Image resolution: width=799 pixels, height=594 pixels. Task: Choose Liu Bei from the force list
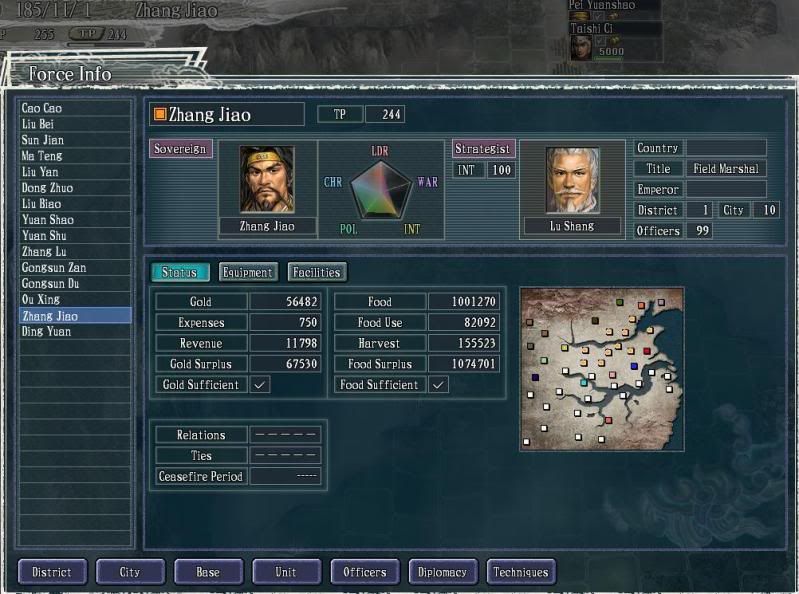pos(75,124)
